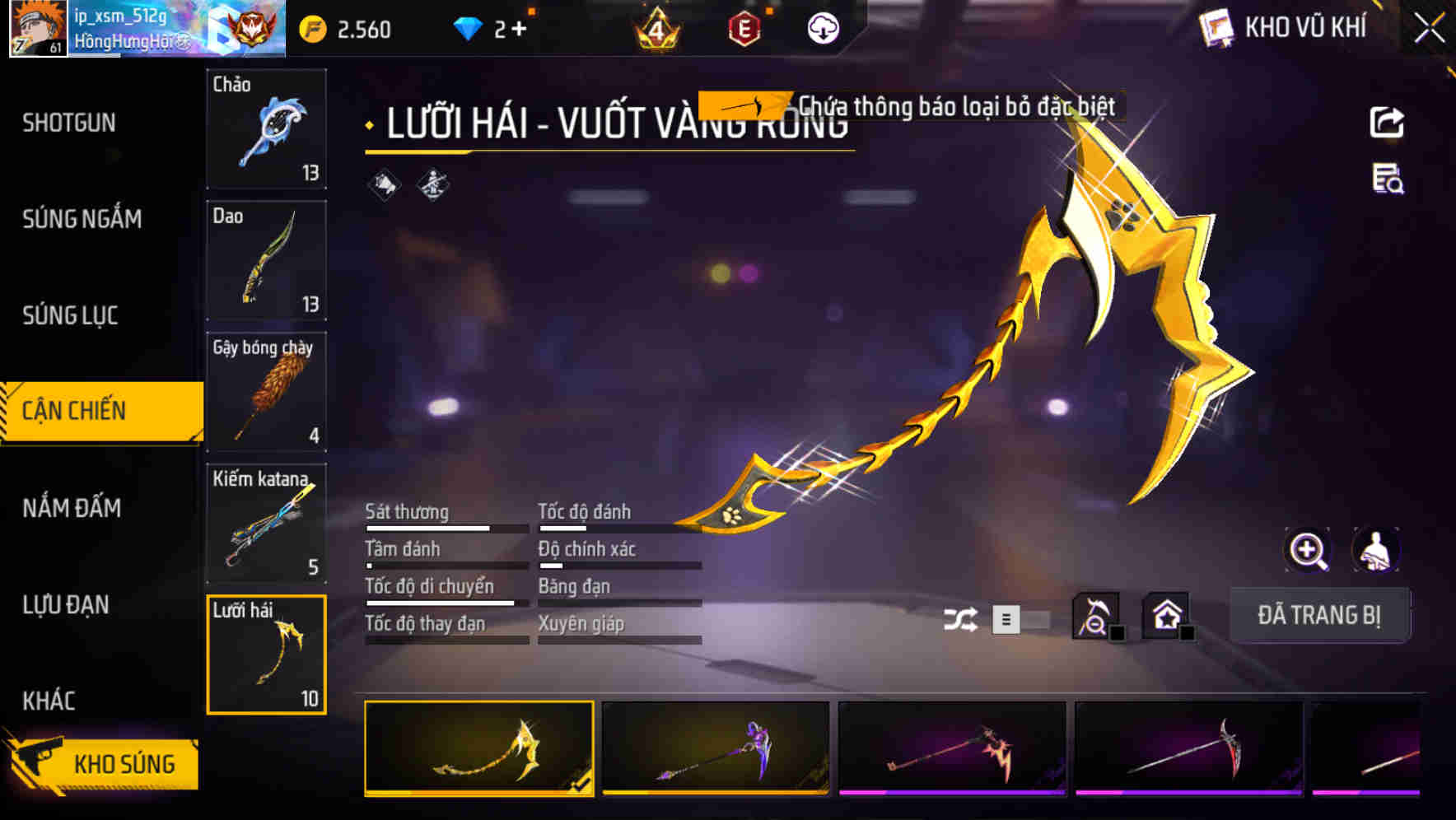Switch to the SÚNG NGẮM category
Viewport: 1456px width, 820px height.
point(82,220)
